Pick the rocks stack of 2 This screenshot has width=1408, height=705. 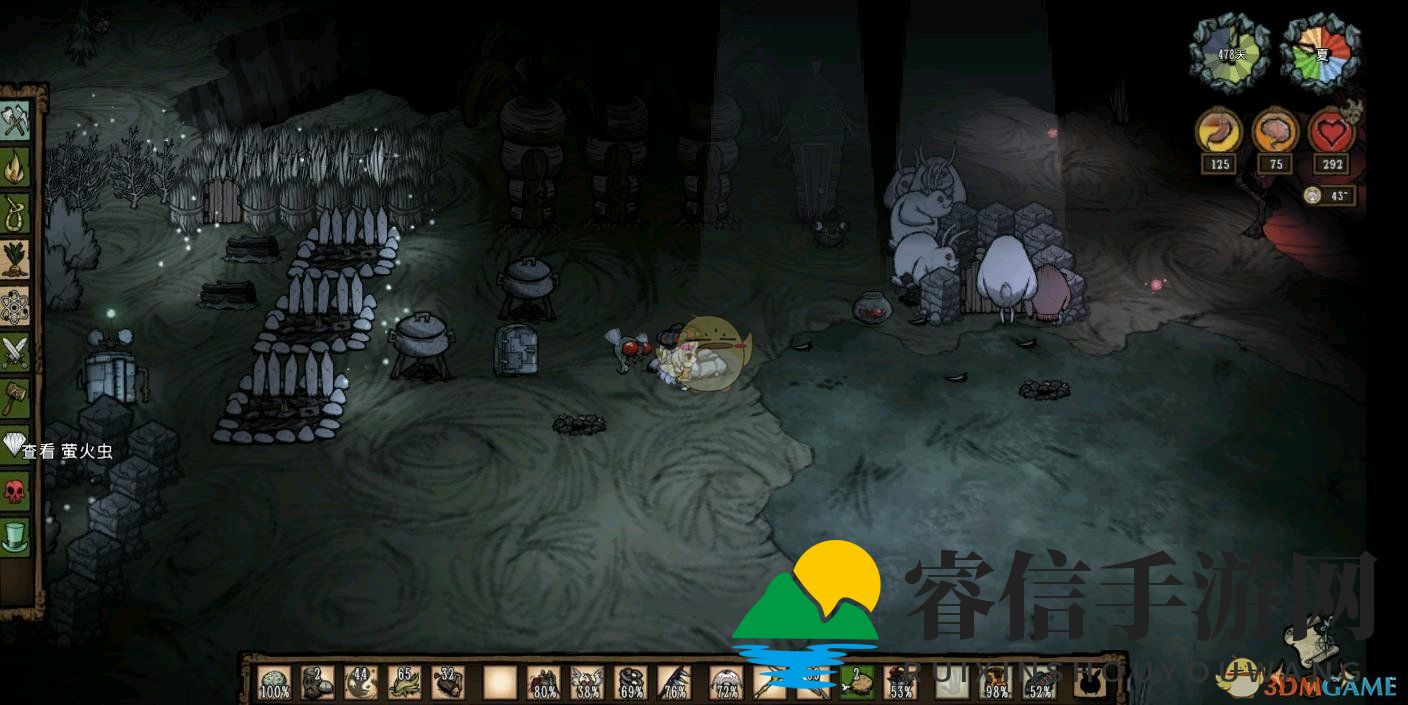[x=318, y=681]
